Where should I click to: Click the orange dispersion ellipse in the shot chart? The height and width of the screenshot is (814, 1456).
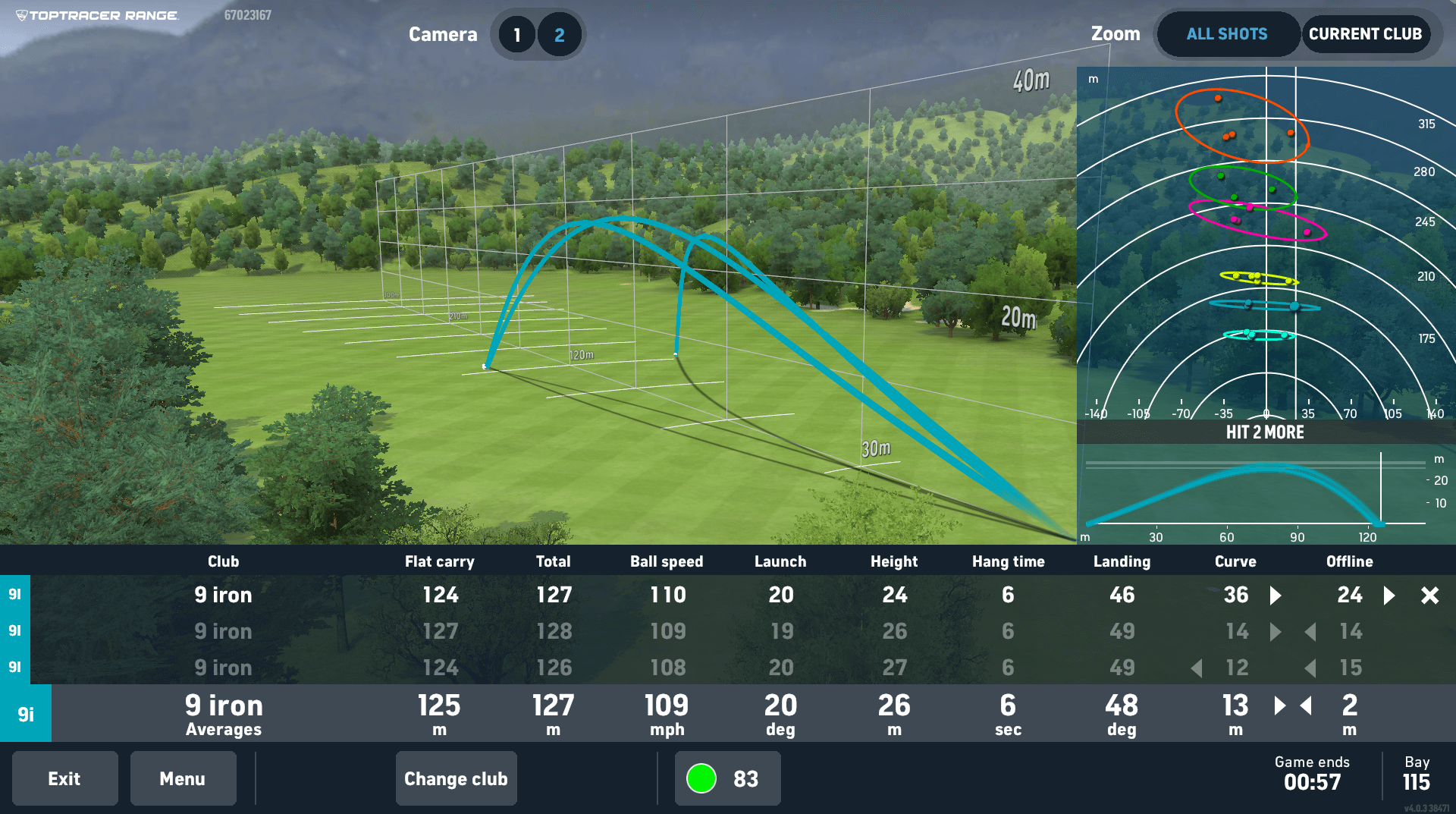coord(1242,124)
